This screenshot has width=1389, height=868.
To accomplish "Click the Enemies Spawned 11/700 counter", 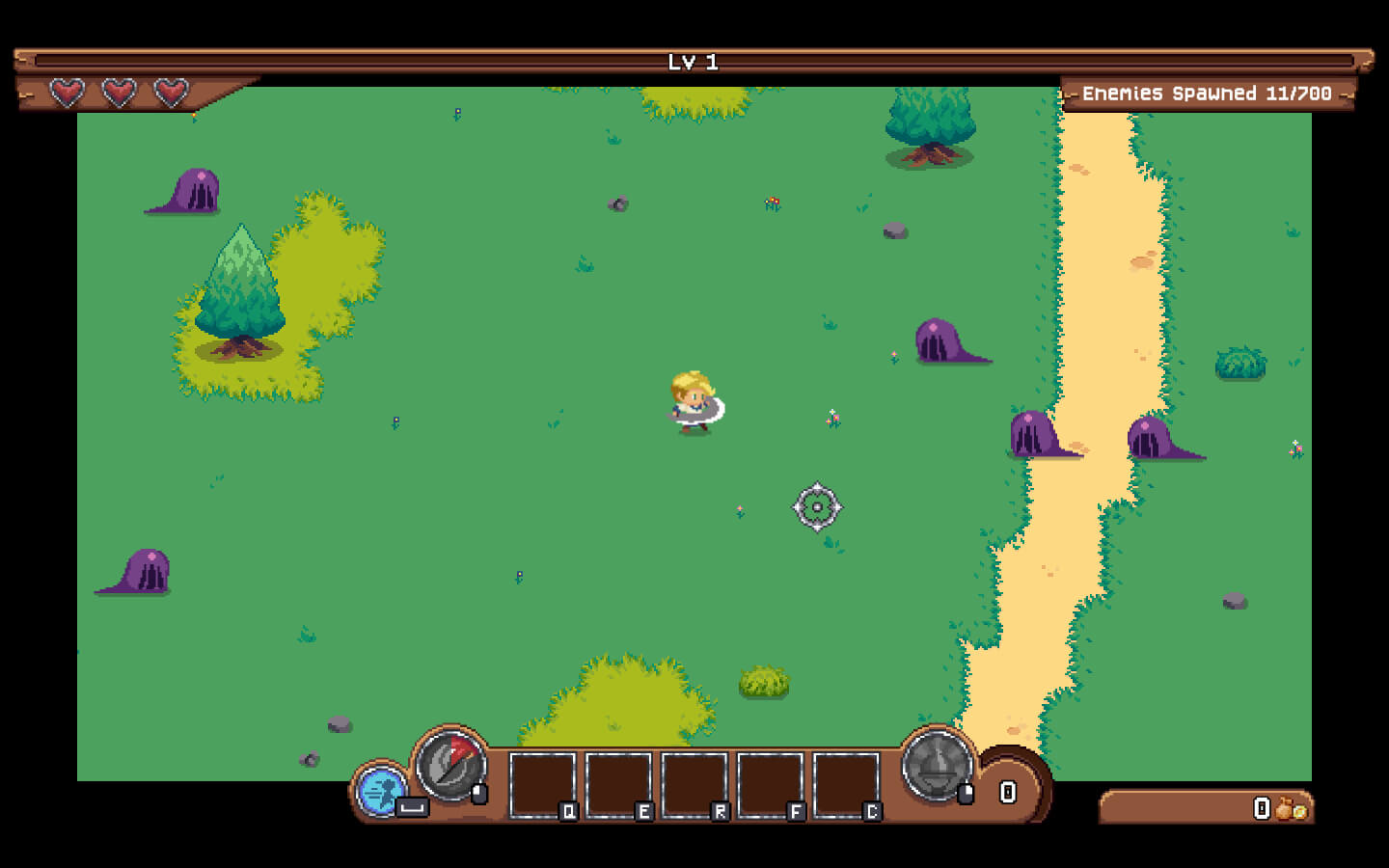I will 1207,94.
